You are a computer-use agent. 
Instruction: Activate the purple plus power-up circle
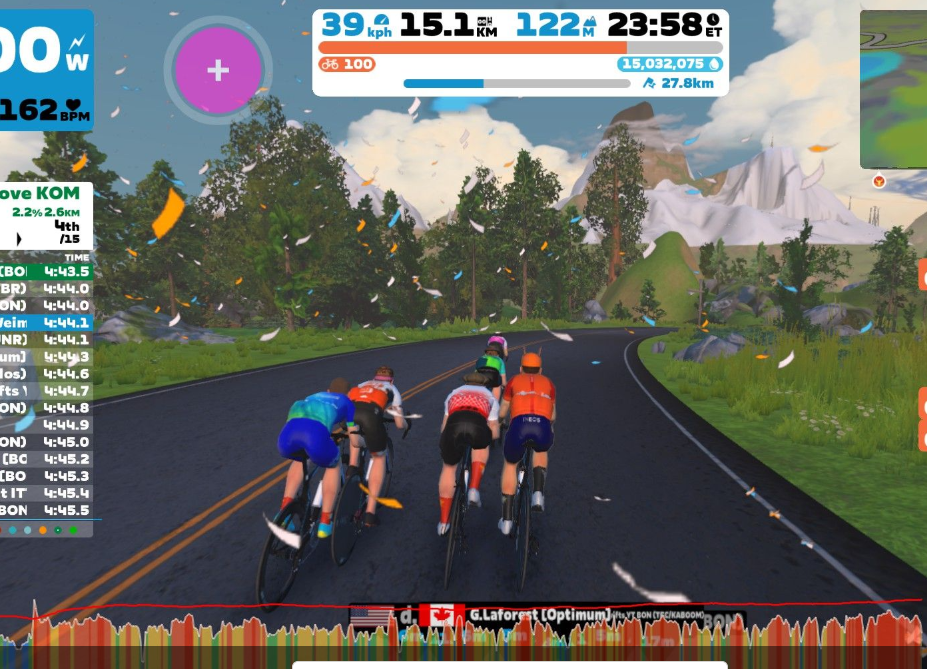click(x=218, y=70)
